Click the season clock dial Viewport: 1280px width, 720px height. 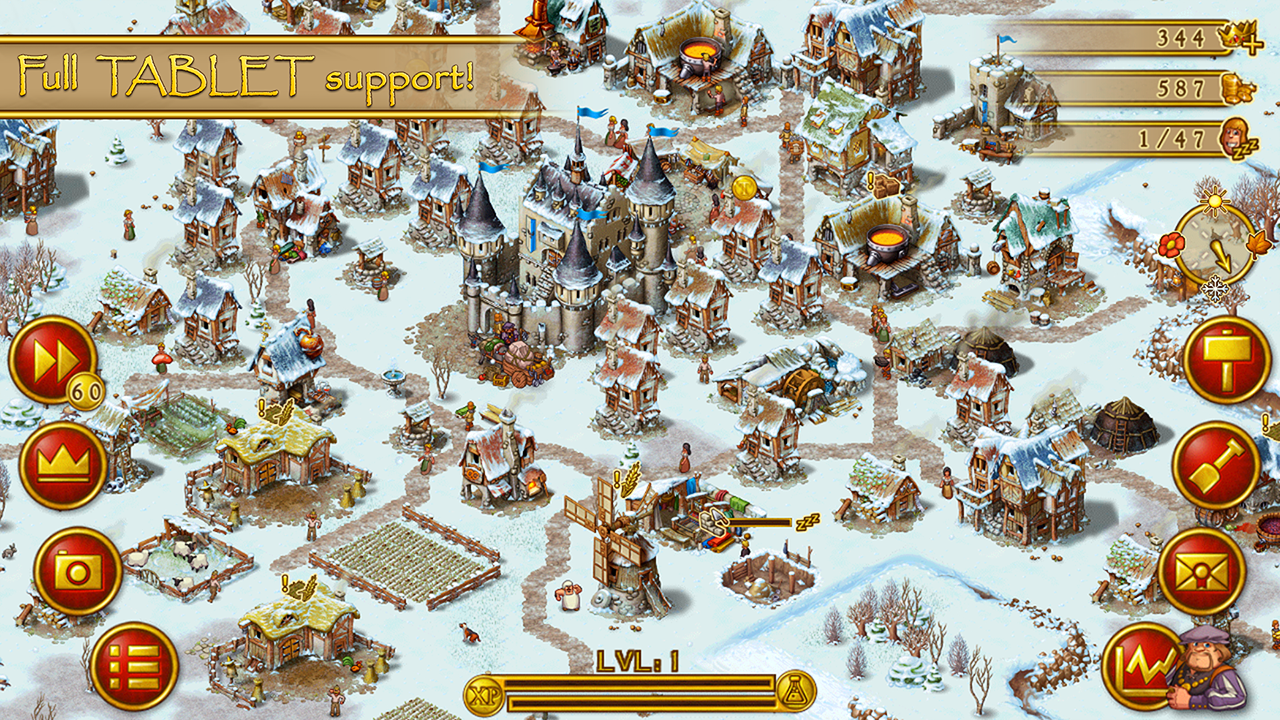pos(1213,245)
